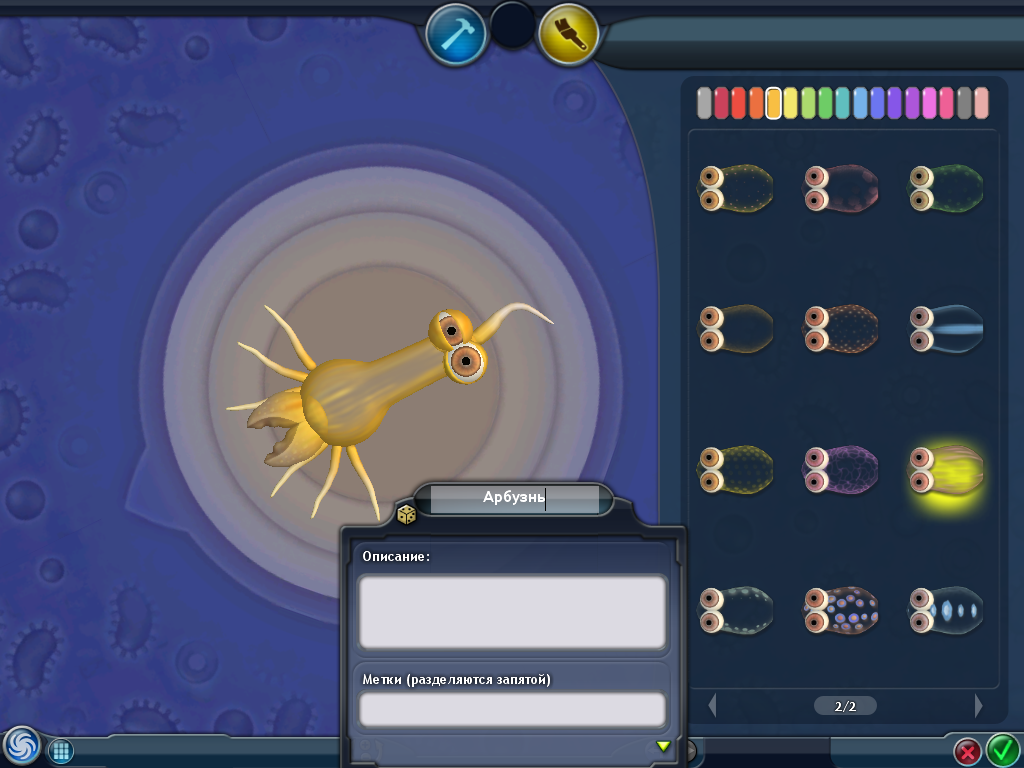Choose the cell skin with blue oval spots
The width and height of the screenshot is (1024, 768).
coord(946,610)
